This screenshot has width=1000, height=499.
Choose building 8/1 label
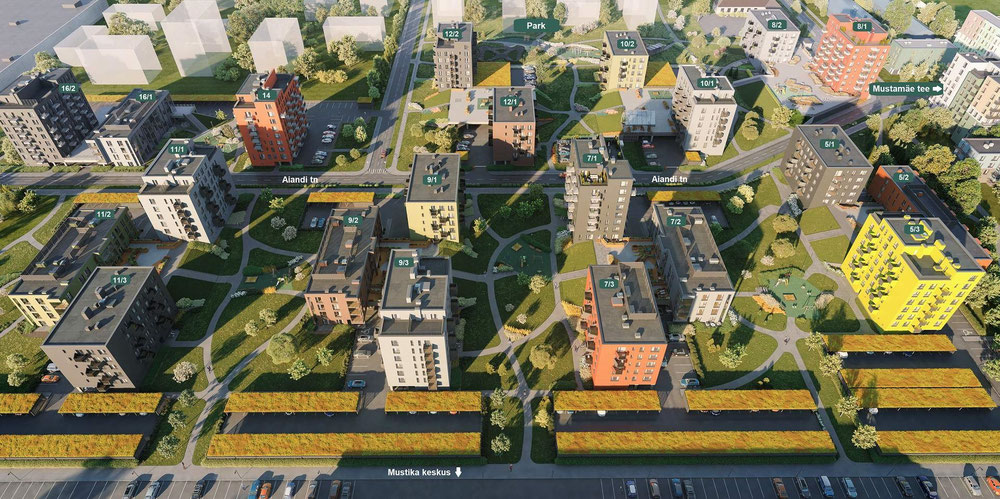tap(862, 27)
